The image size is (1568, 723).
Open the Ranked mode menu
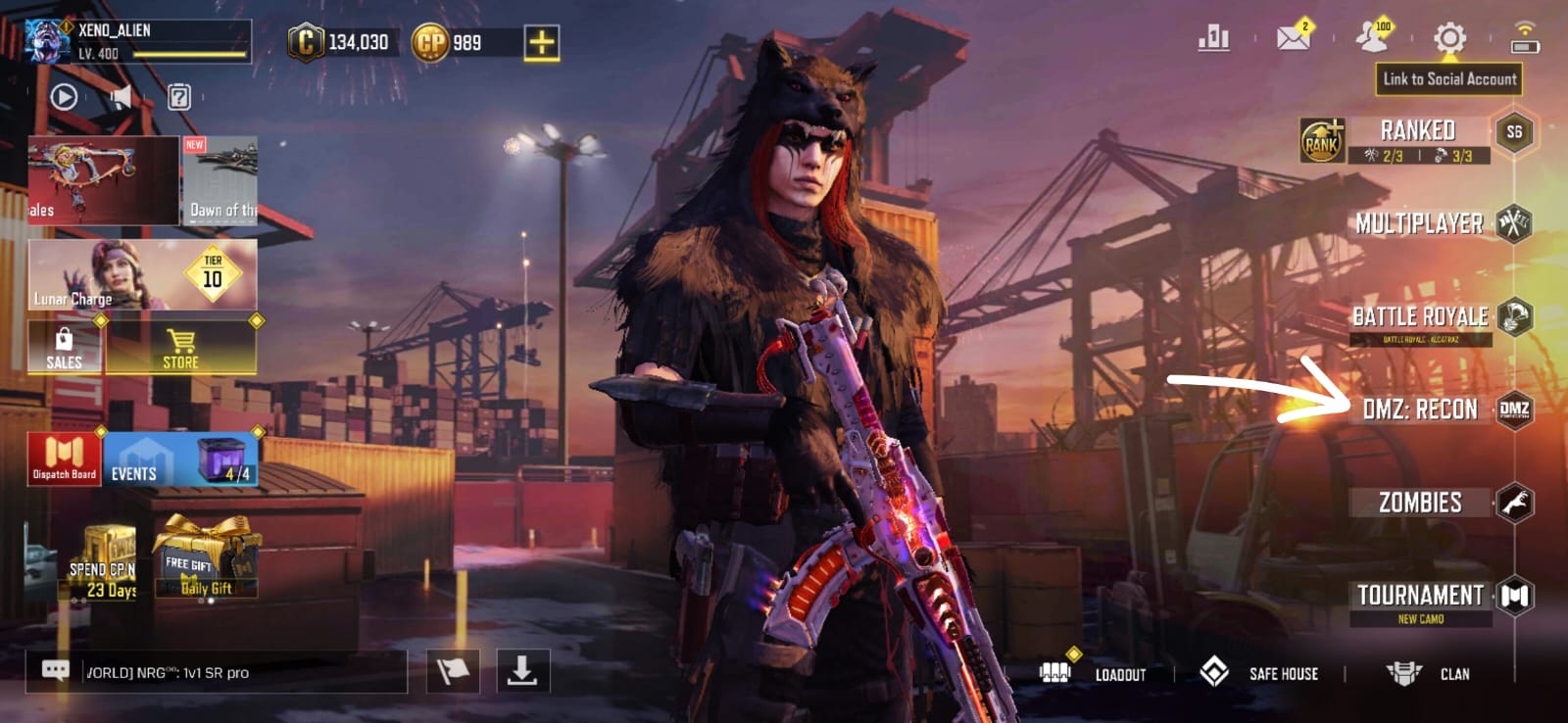click(1417, 131)
